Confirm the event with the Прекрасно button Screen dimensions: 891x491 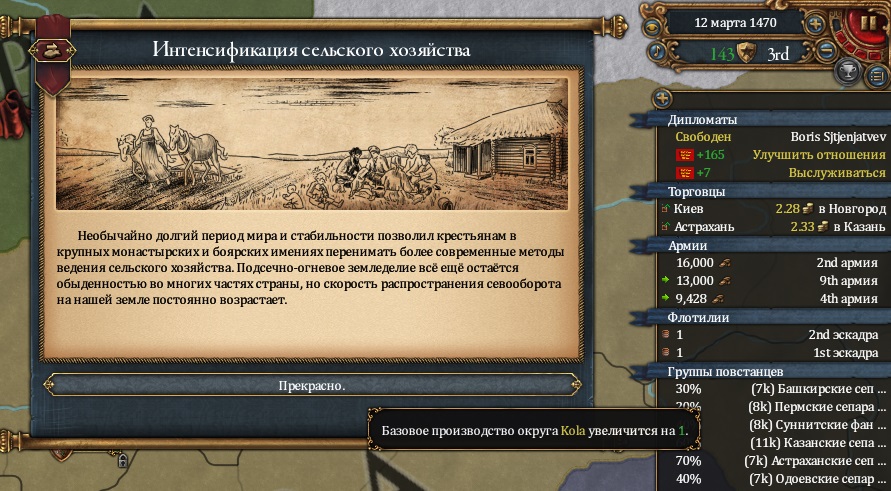click(312, 385)
